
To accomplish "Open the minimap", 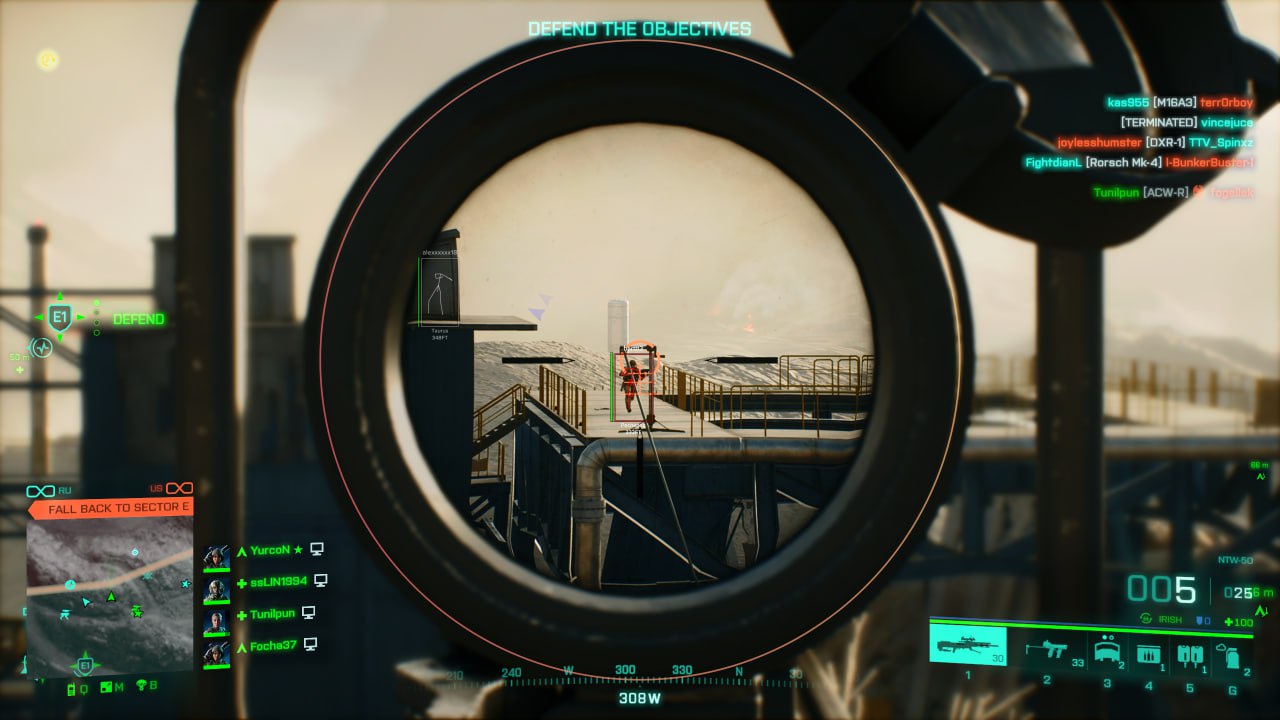I will (109, 596).
